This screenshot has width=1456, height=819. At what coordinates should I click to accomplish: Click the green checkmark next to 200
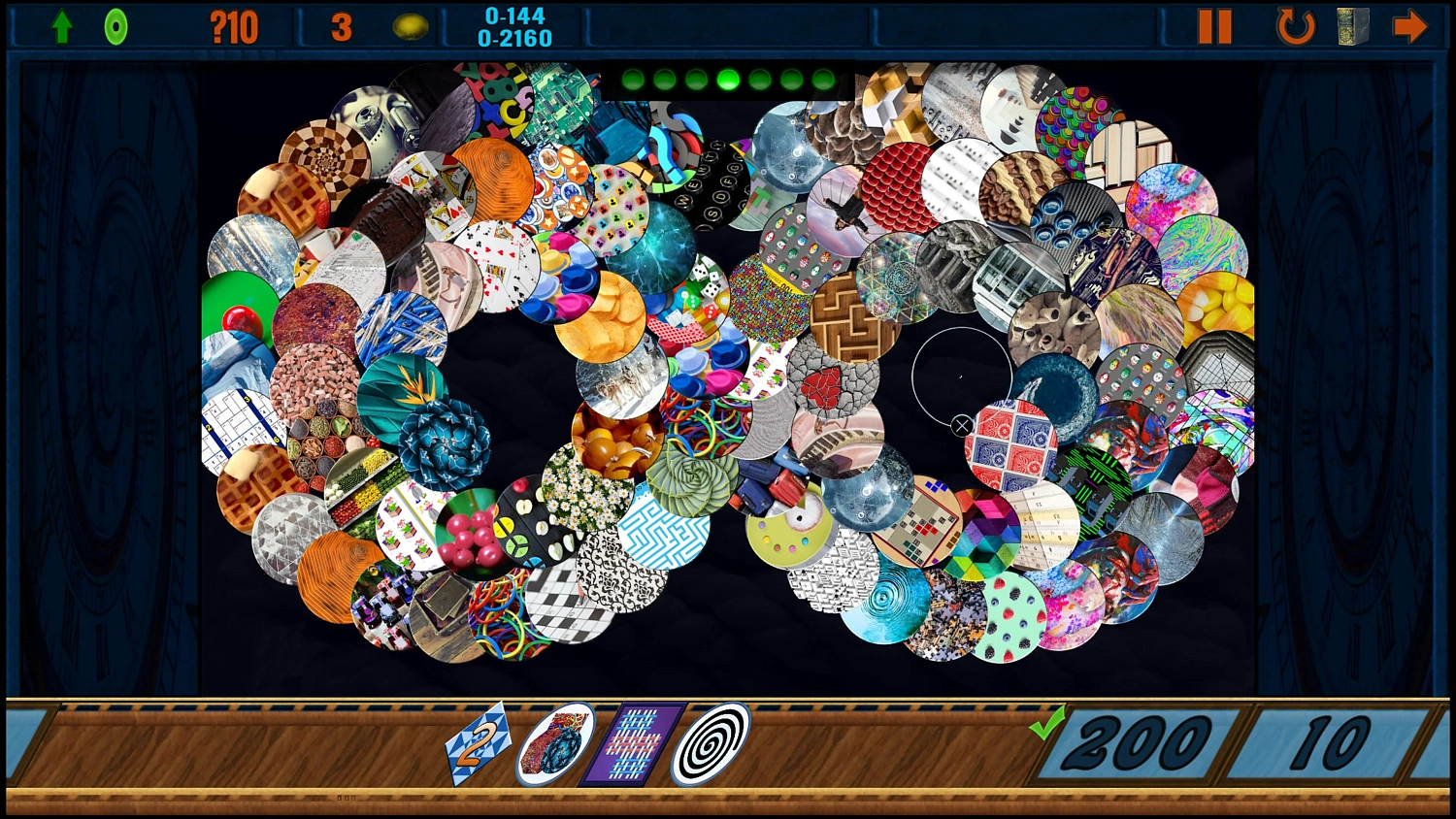[1045, 723]
